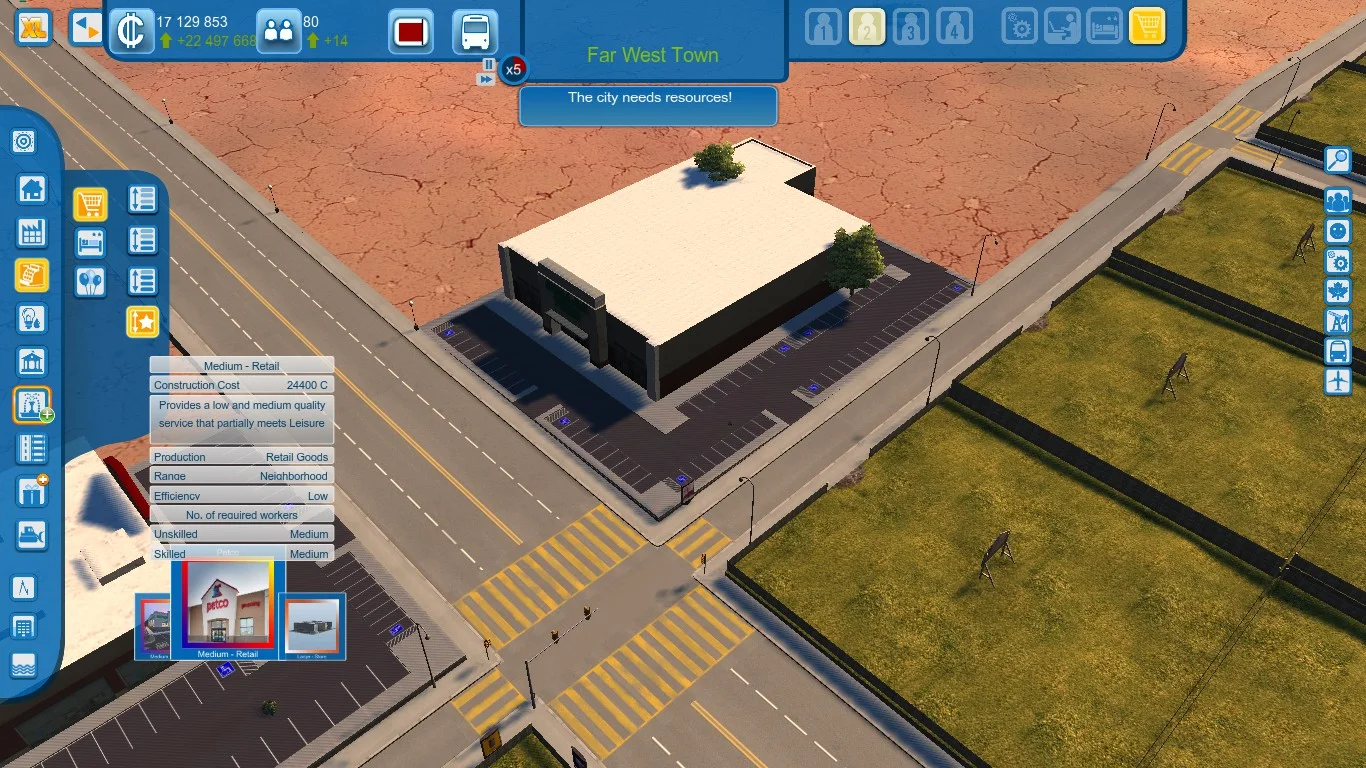The width and height of the screenshot is (1366, 768).
Task: Open the industry factory construction category
Action: (x=32, y=232)
